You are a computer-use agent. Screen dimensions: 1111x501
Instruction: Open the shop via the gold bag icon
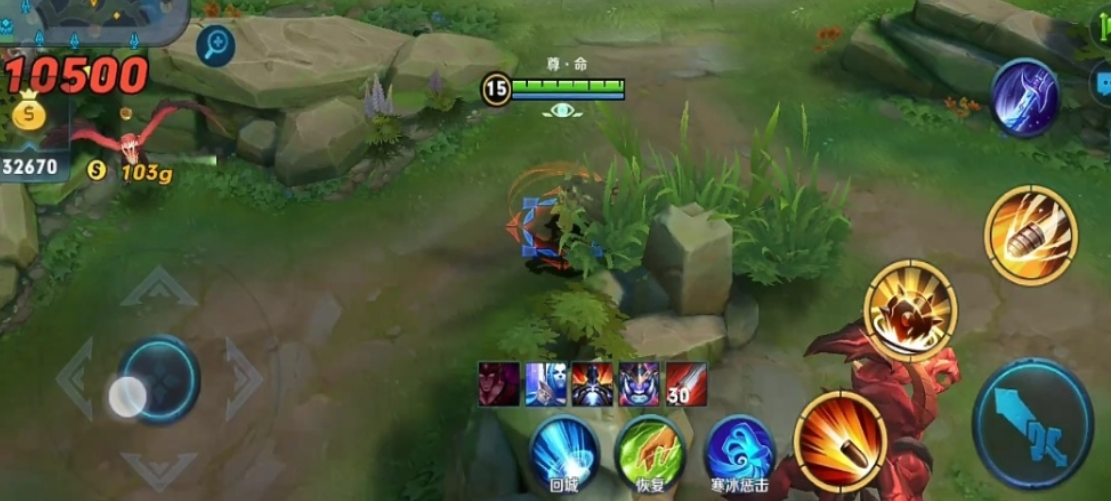[x=29, y=113]
